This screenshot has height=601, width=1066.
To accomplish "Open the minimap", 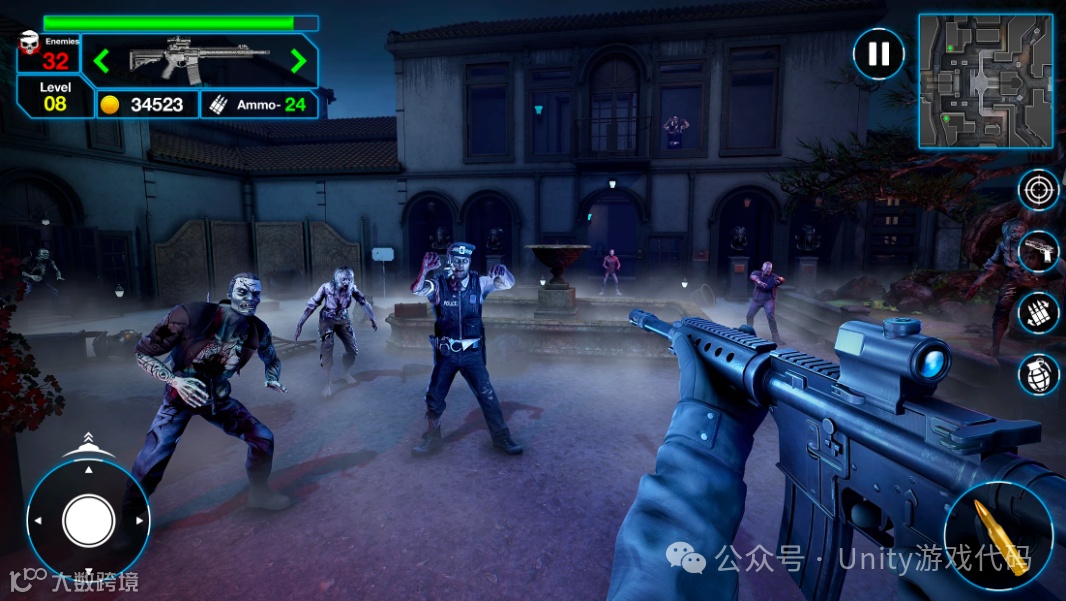I will pyautogui.click(x=985, y=81).
